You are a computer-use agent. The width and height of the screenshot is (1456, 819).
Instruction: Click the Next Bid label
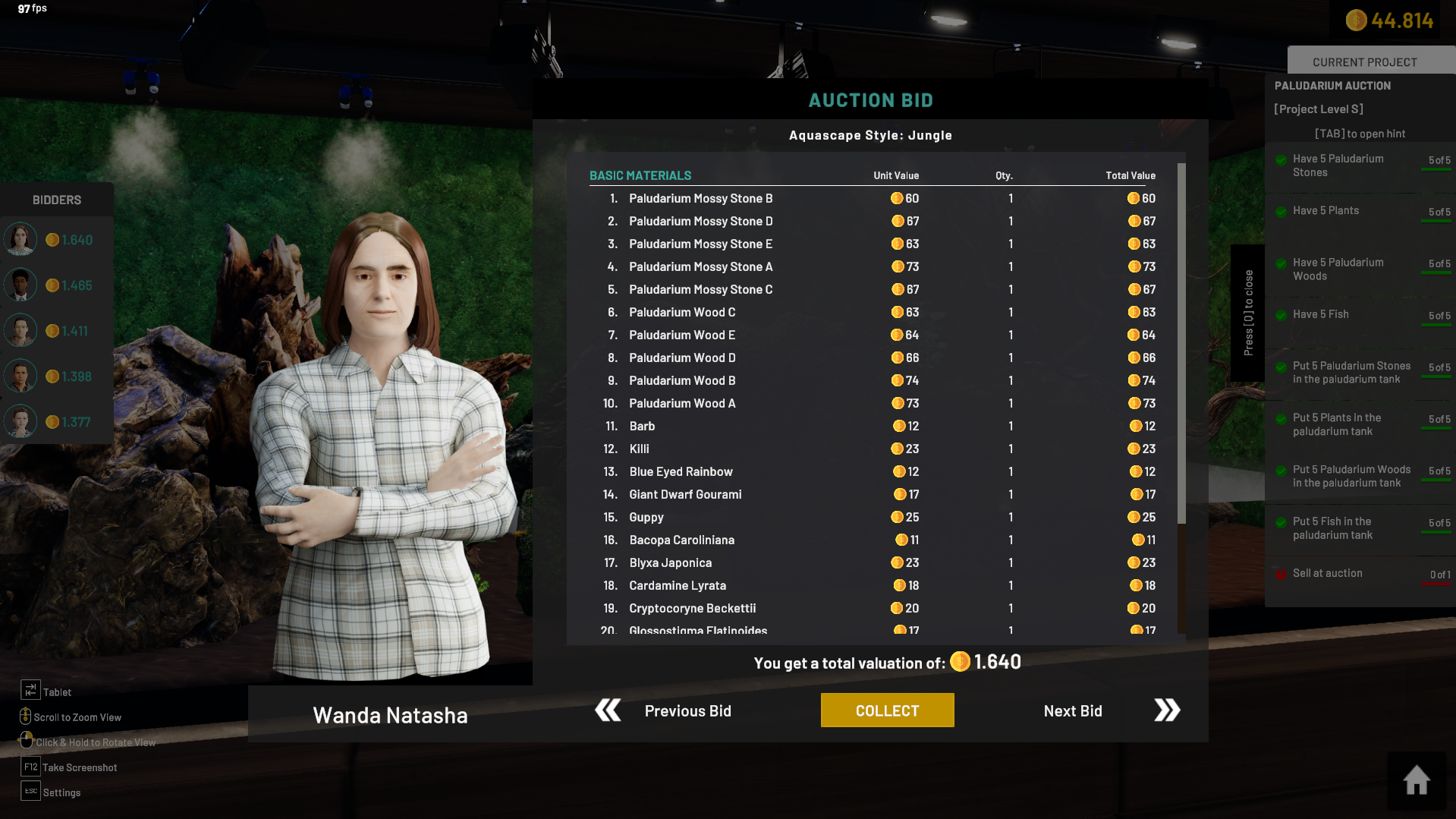pos(1073,710)
